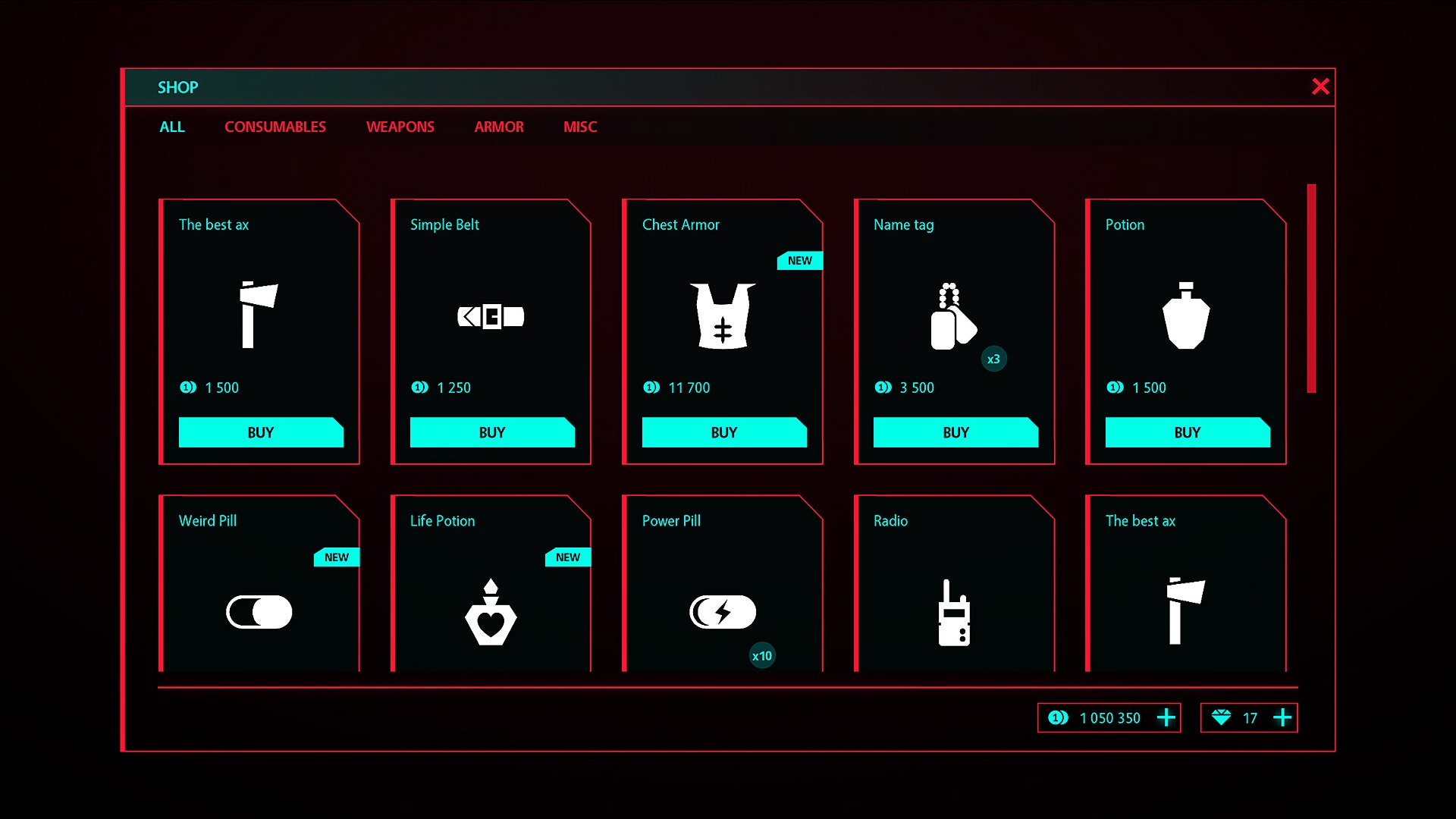Buy the Potion for 1 500

click(1187, 432)
